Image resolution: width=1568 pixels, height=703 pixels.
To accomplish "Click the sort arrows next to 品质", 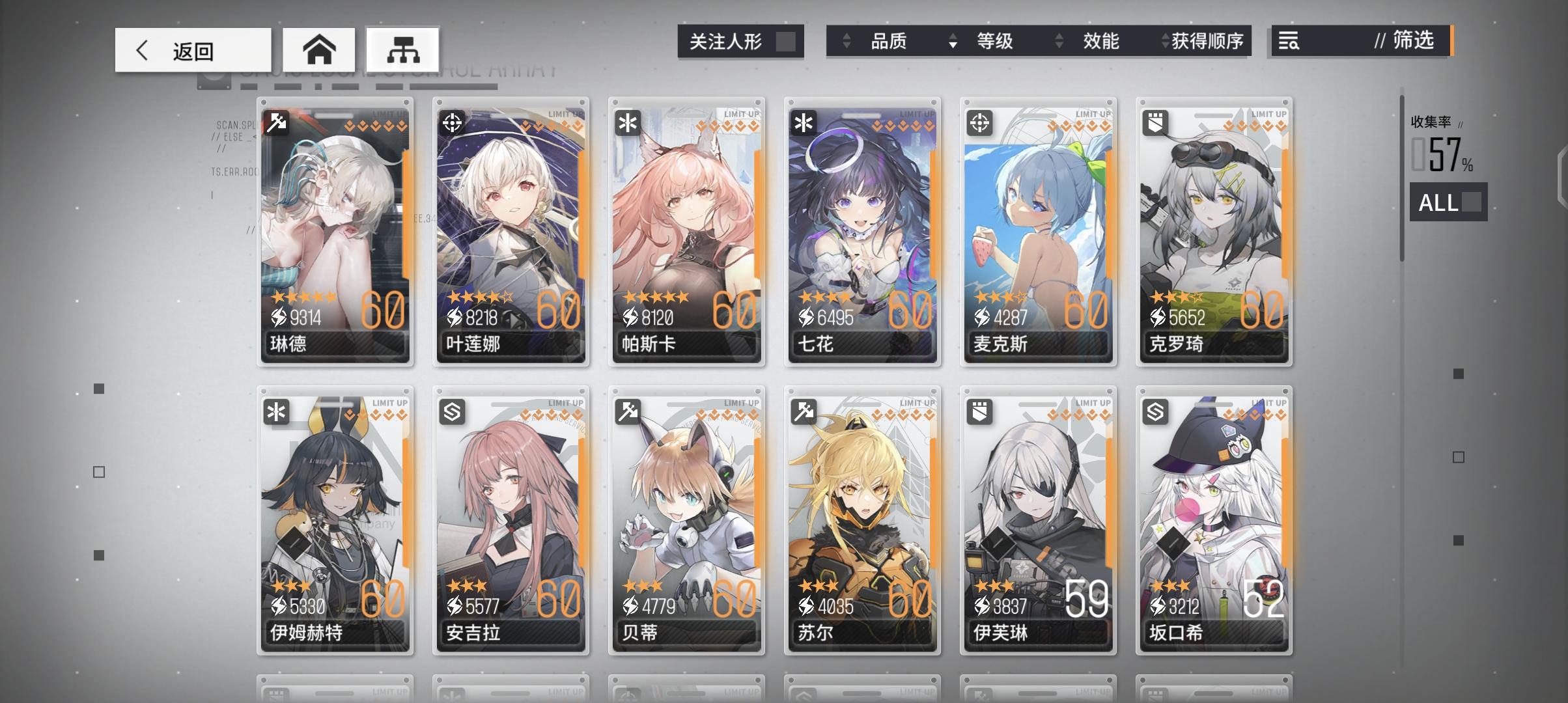I will tap(847, 41).
